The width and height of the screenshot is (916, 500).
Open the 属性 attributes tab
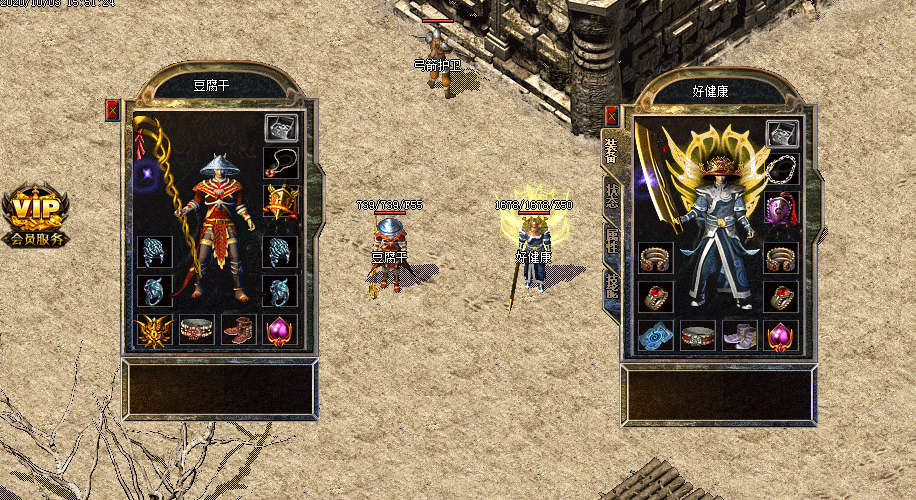[611, 241]
